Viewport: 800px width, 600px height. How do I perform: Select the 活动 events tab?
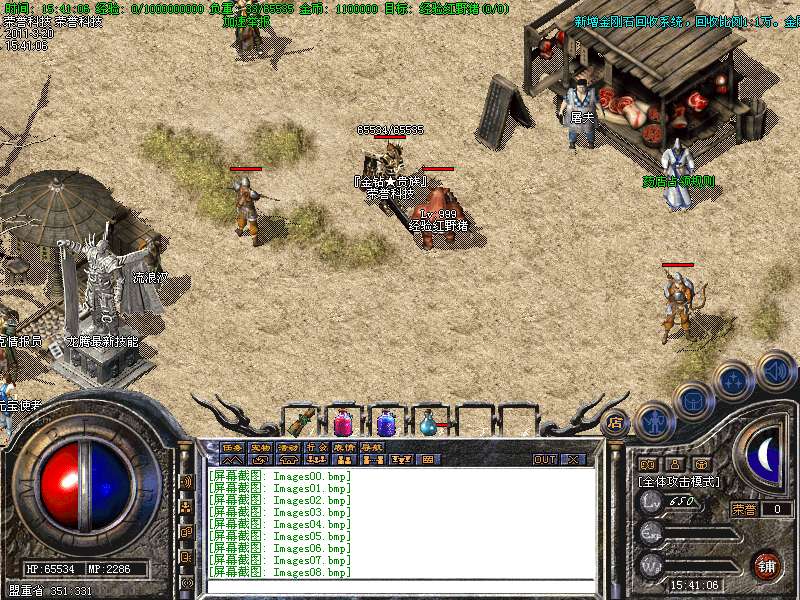[x=288, y=447]
